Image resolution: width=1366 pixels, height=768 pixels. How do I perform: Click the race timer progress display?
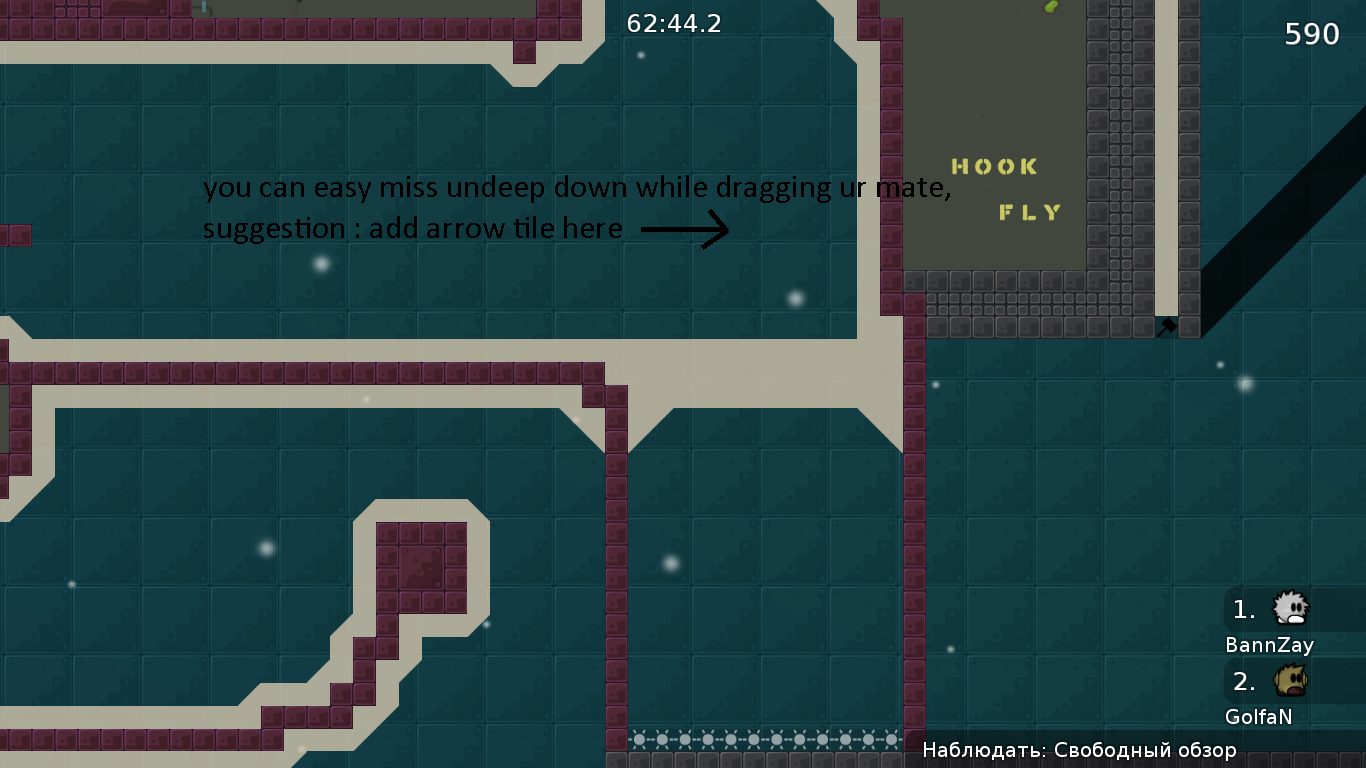coord(672,24)
